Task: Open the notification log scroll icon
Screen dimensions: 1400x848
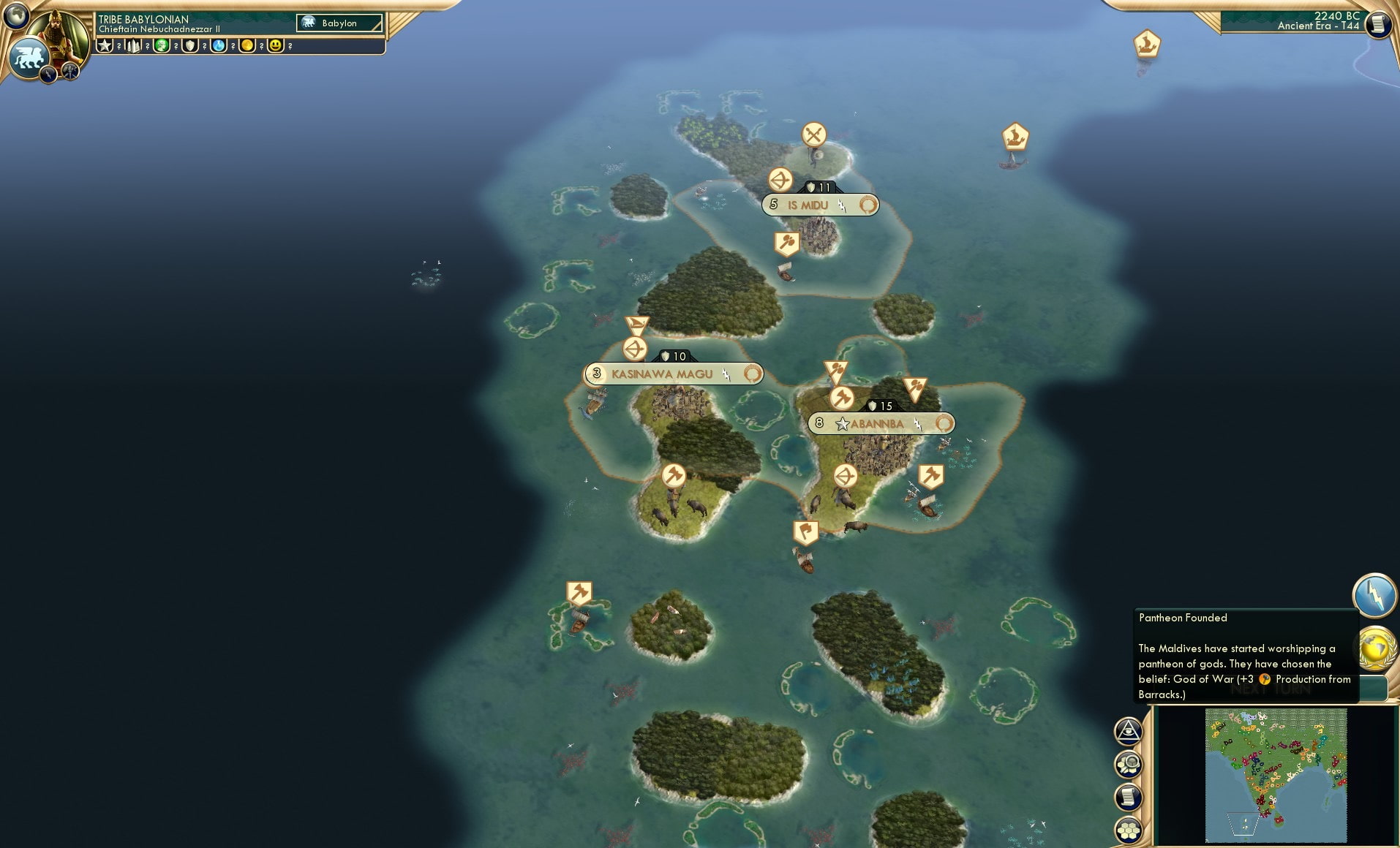Action: [x=1129, y=795]
